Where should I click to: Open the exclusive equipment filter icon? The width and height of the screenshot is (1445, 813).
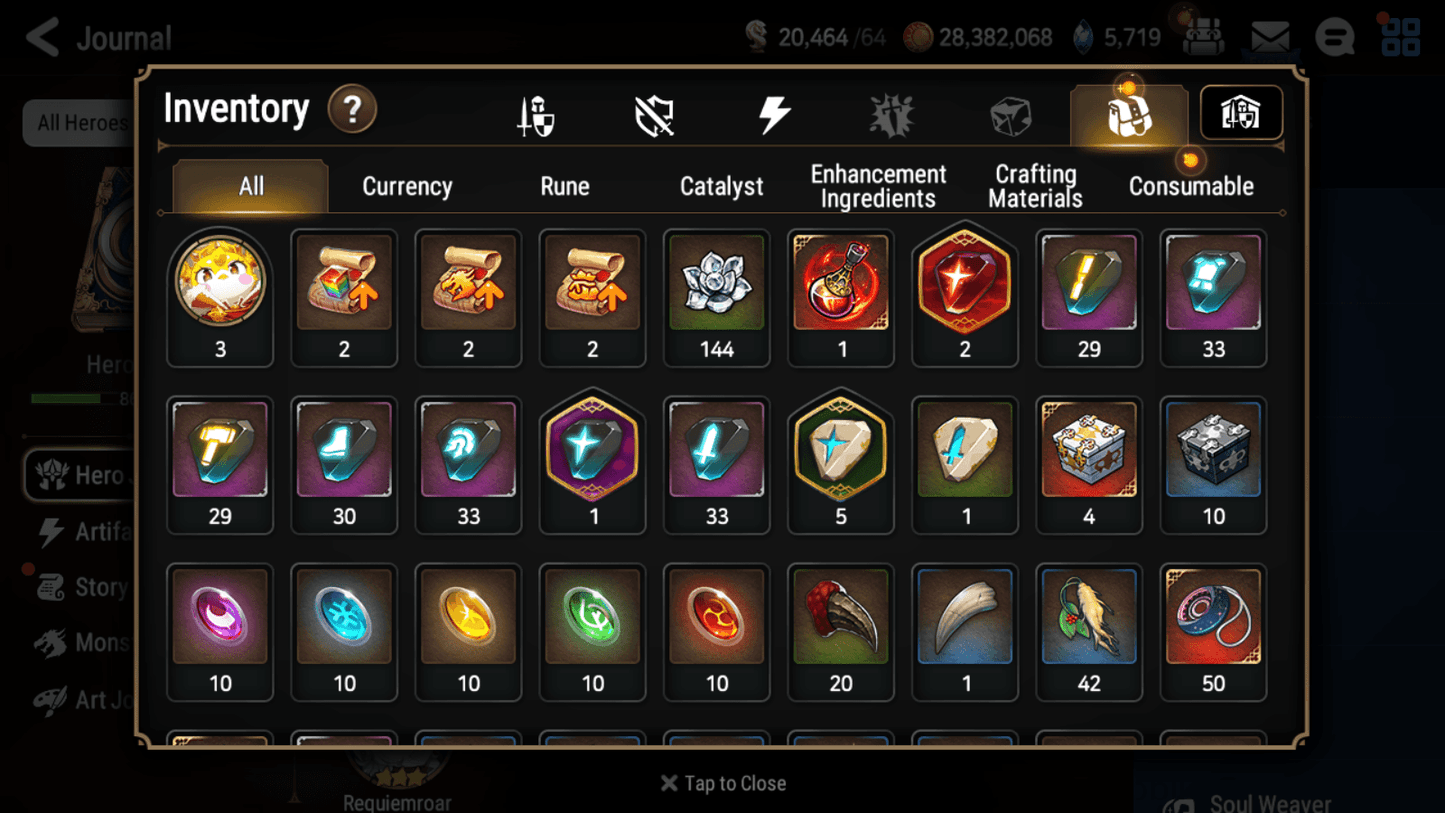coord(891,113)
